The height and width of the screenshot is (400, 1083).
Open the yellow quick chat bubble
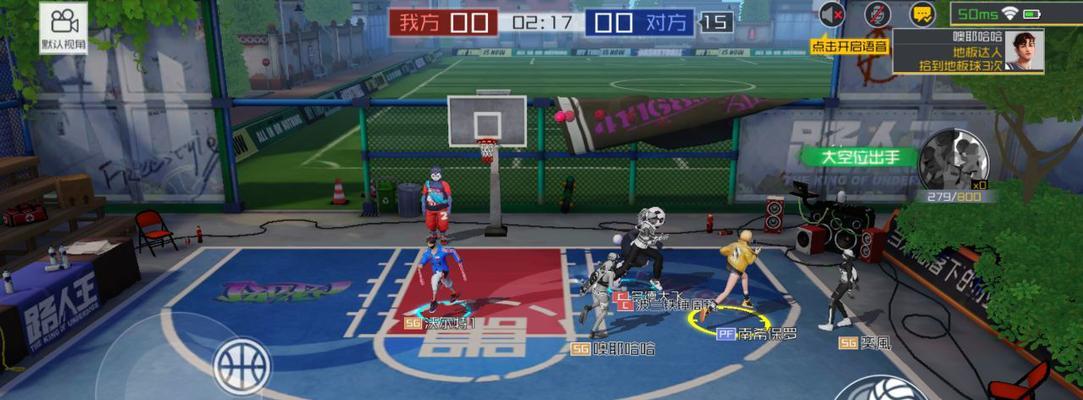[922, 14]
